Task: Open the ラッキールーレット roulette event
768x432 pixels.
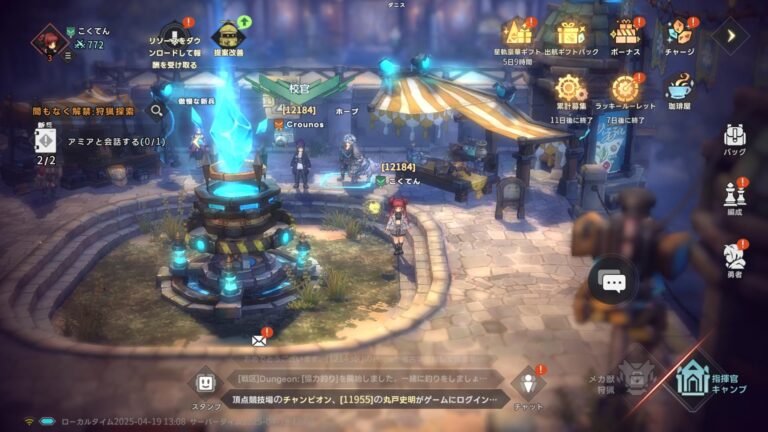Action: click(625, 88)
